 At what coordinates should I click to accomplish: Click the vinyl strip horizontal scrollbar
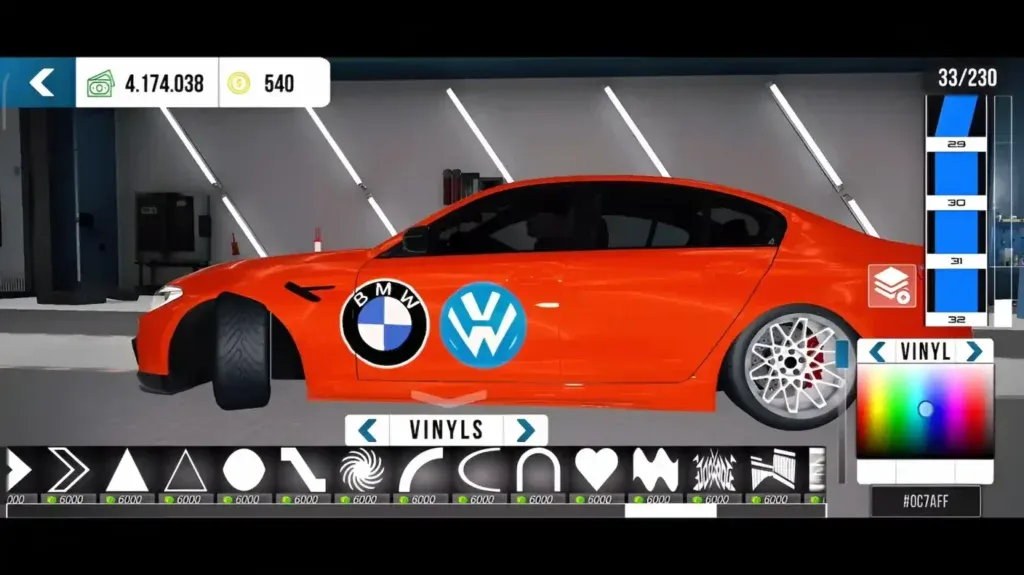click(x=670, y=510)
